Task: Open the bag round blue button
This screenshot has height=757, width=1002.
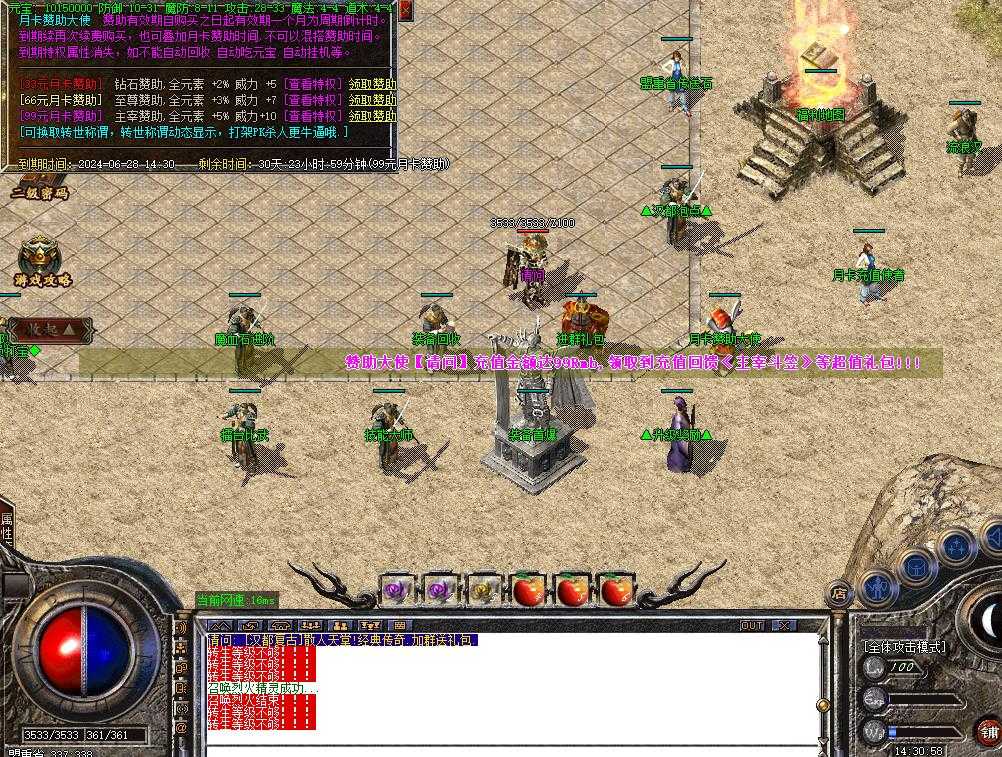Action: click(917, 566)
